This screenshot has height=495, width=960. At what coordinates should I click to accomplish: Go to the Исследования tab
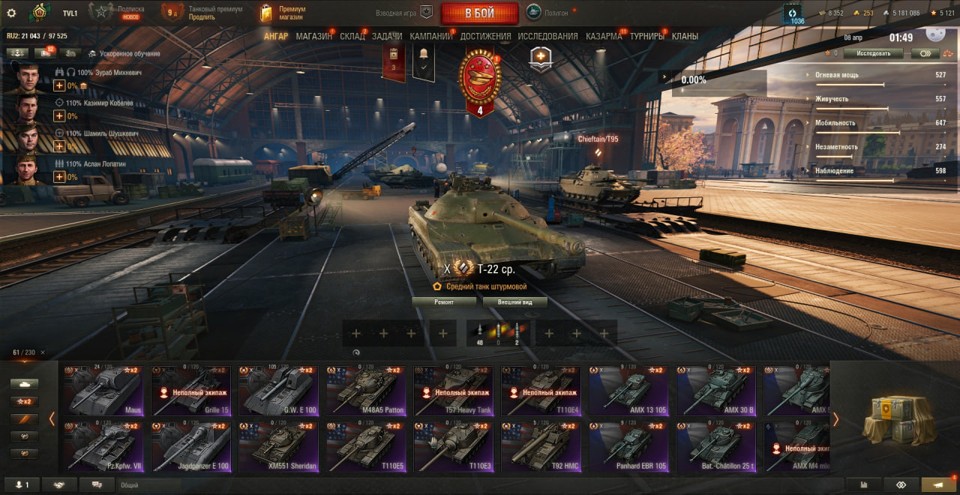pyautogui.click(x=548, y=36)
